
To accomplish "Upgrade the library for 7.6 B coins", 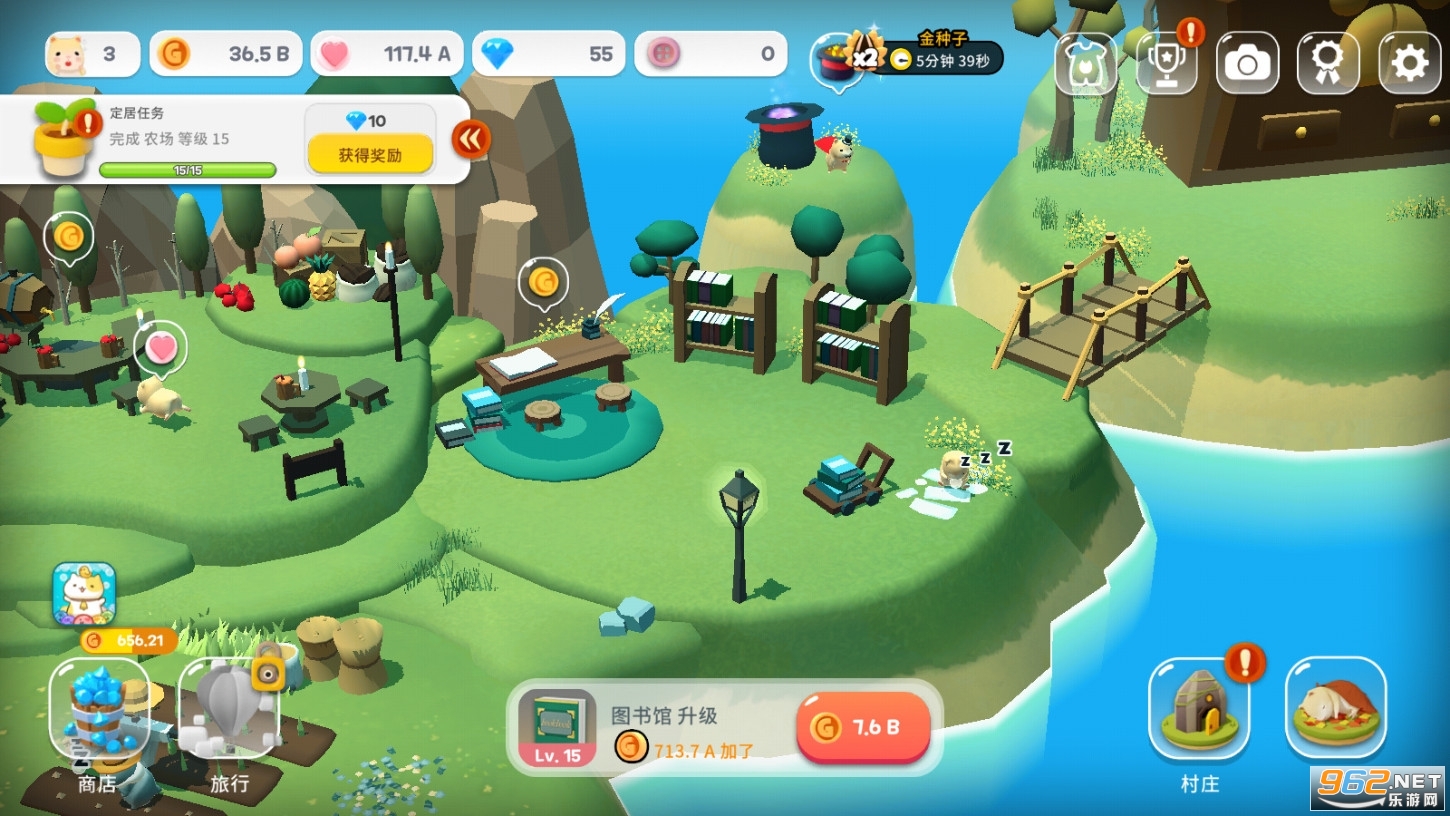I will (x=863, y=727).
